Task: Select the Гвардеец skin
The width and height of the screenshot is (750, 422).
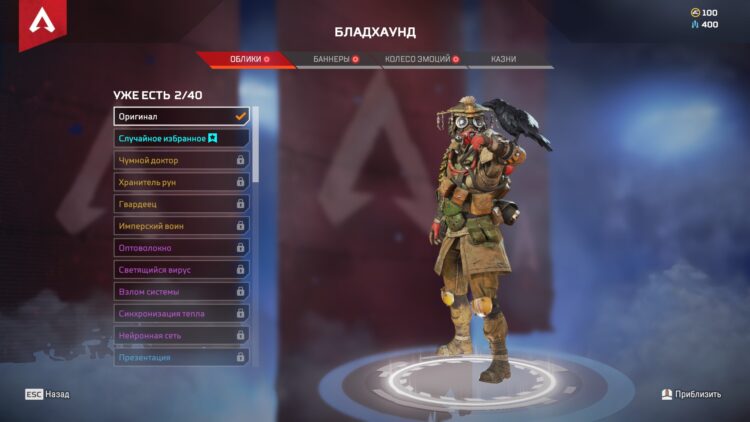Action: (181, 204)
